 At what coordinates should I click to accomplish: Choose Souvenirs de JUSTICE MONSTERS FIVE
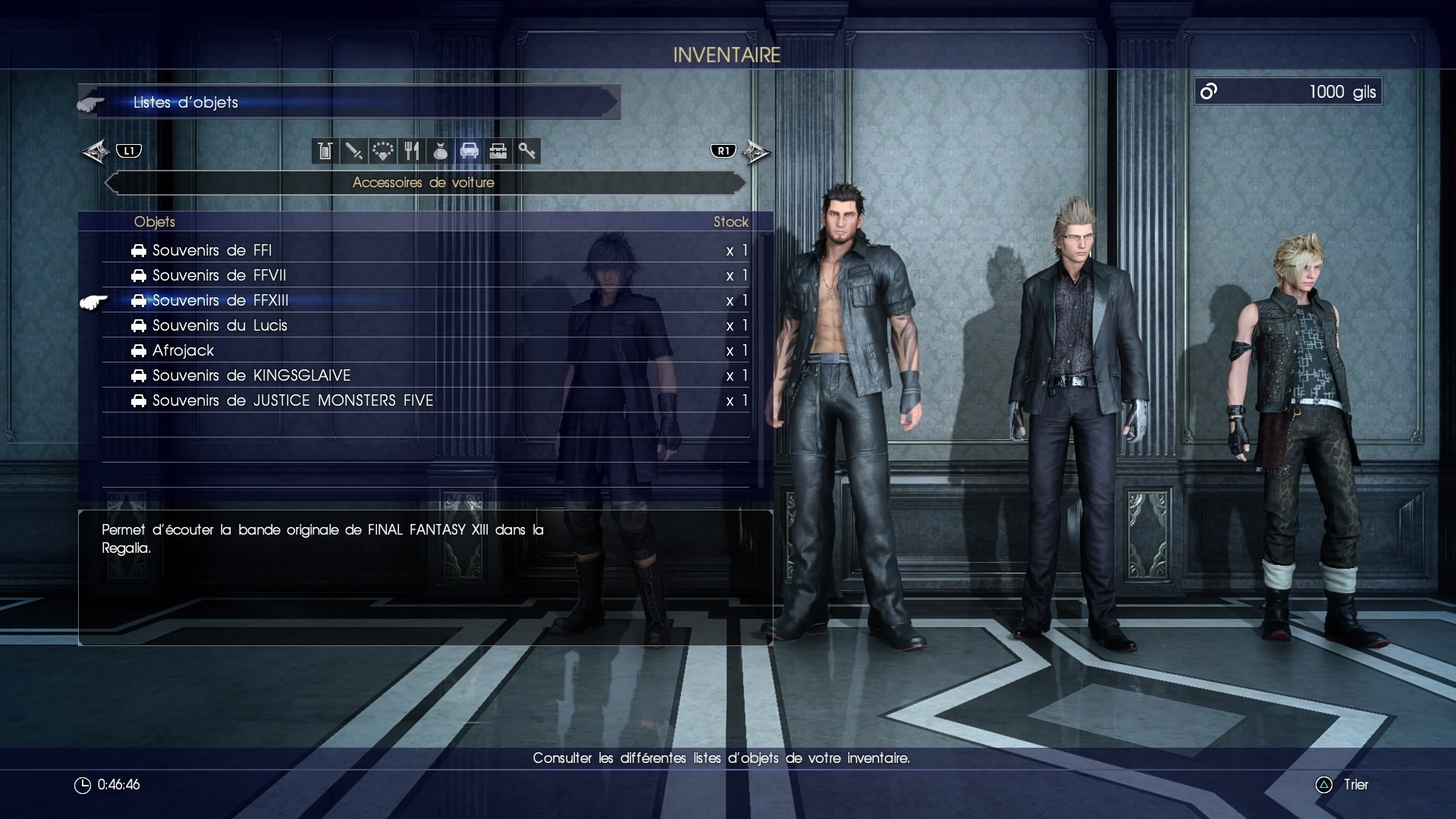pyautogui.click(x=293, y=400)
